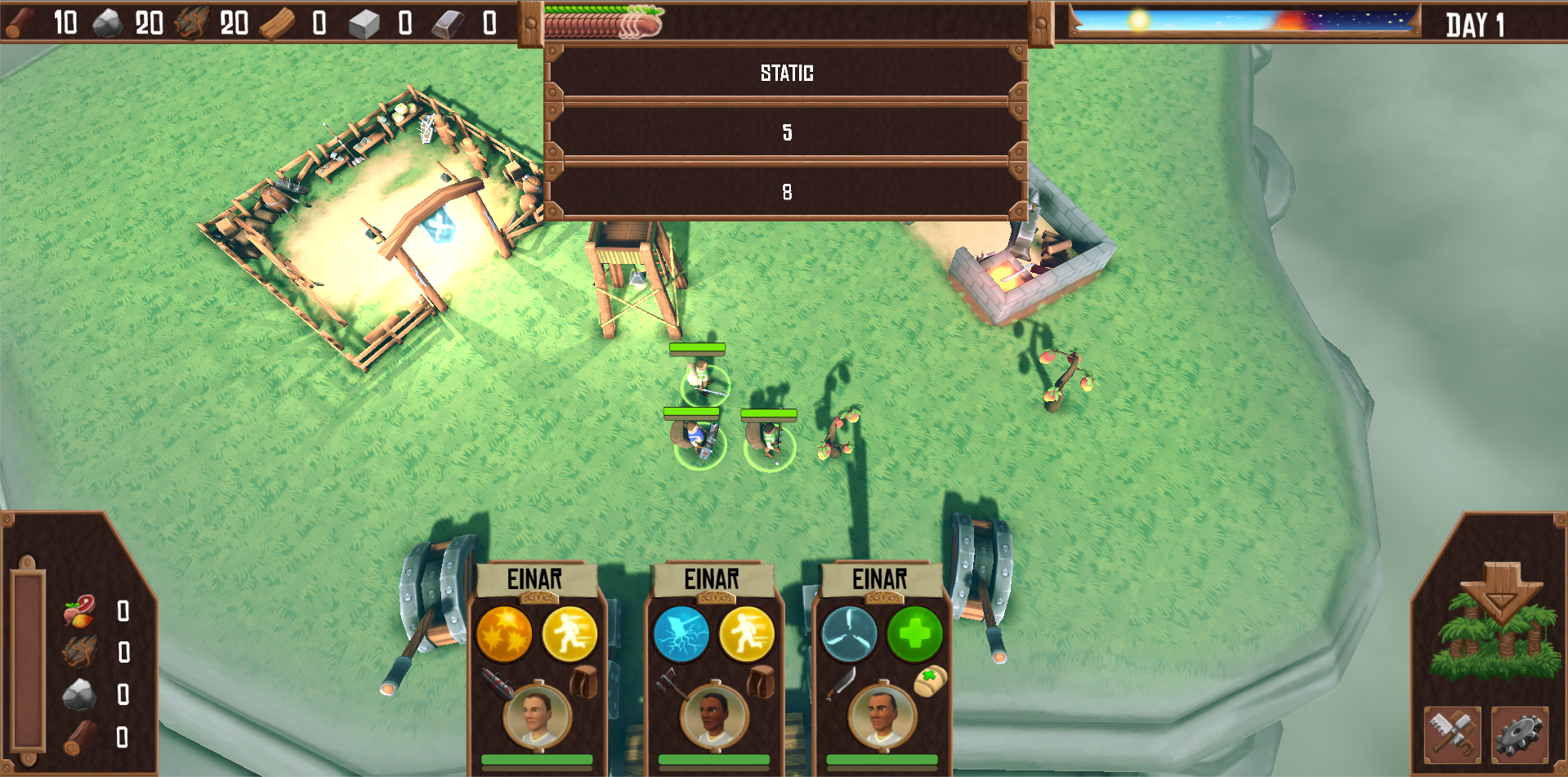
Task: Activate the green cross heal ability
Action: pyautogui.click(x=914, y=634)
